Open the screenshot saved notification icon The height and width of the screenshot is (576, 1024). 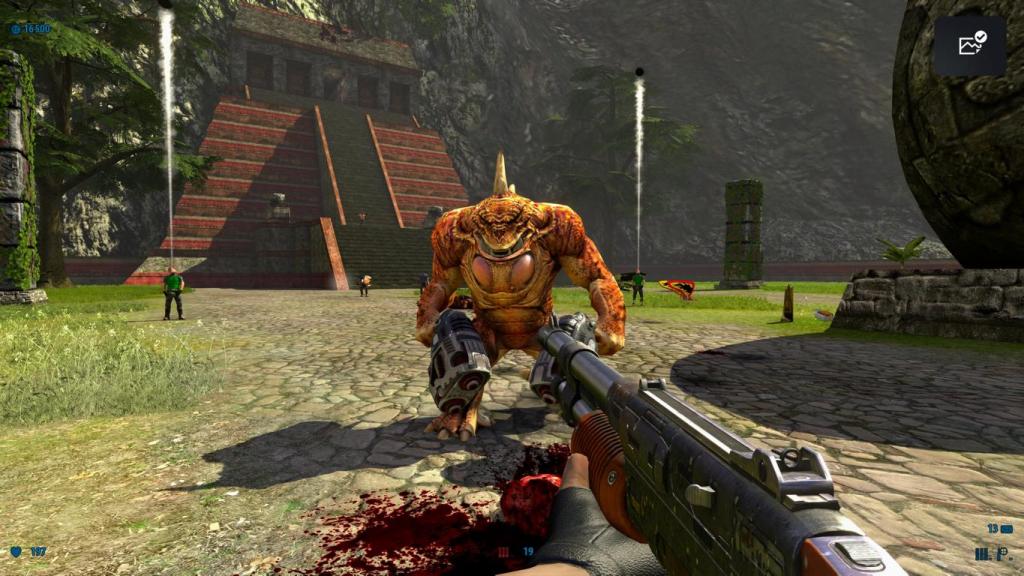point(970,45)
